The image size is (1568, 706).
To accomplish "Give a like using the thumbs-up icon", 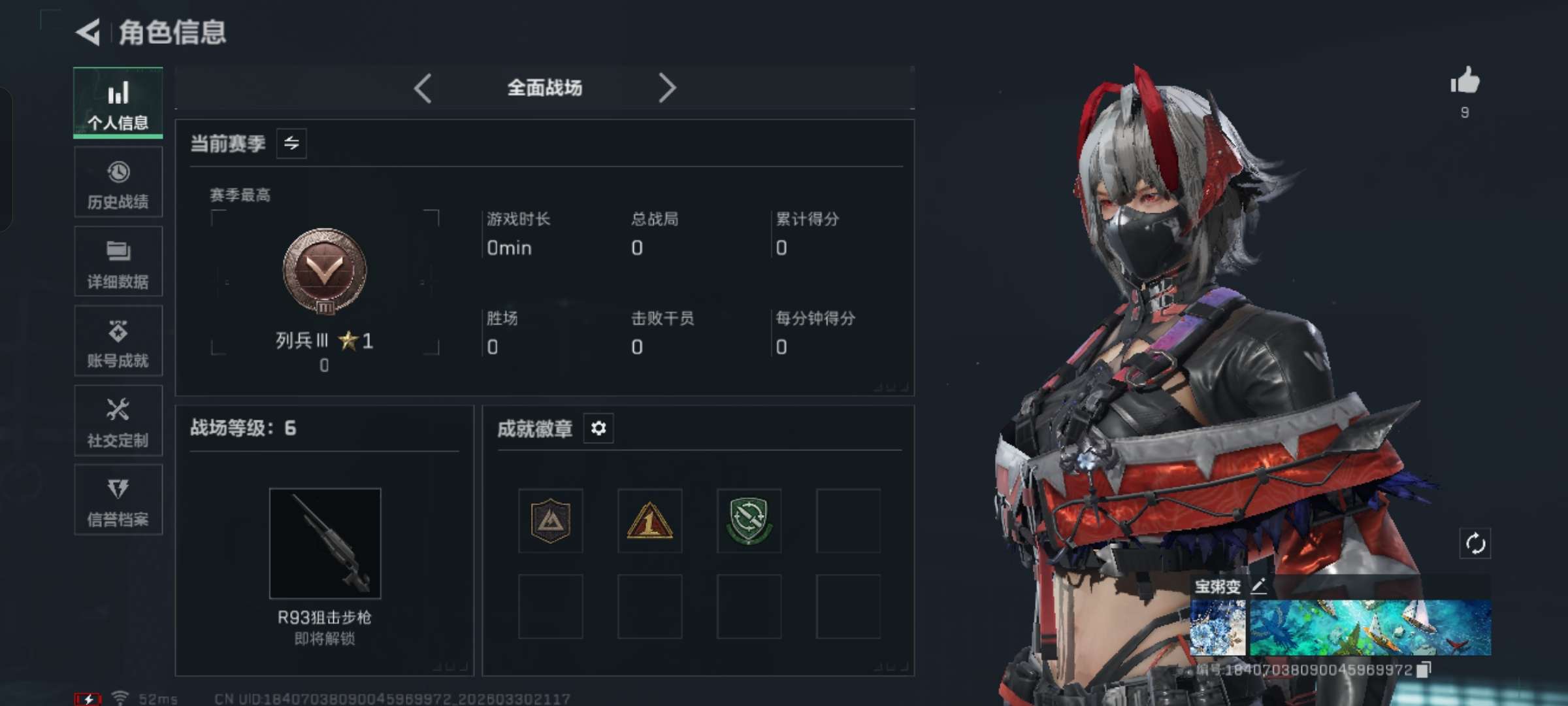I will (x=1465, y=82).
